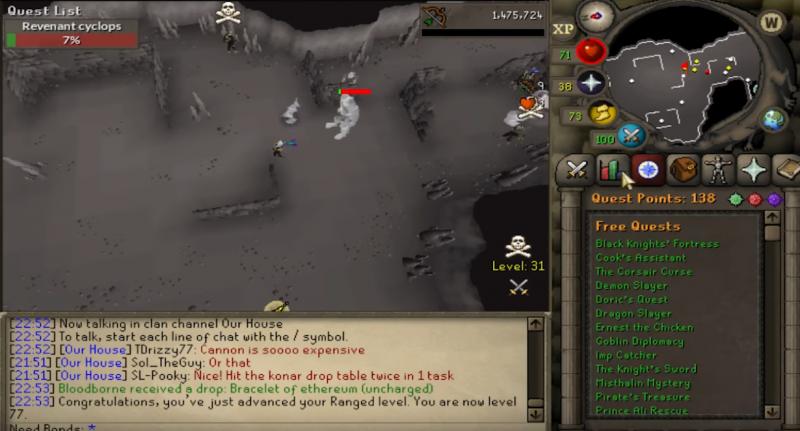
Task: Click the compass to face north
Action: (597, 15)
